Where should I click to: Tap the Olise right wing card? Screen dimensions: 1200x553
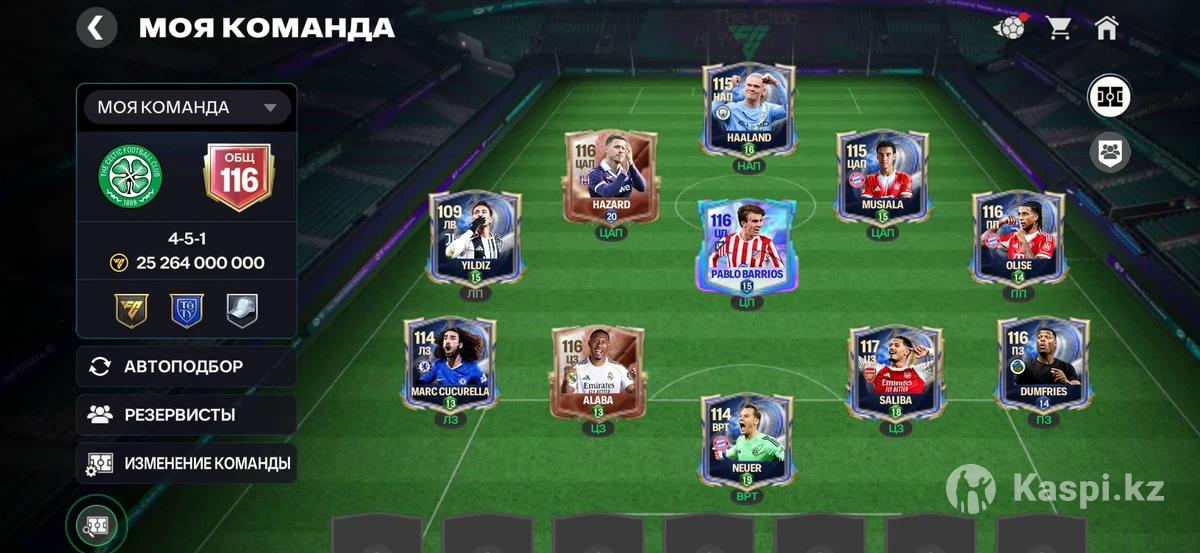click(x=1018, y=237)
